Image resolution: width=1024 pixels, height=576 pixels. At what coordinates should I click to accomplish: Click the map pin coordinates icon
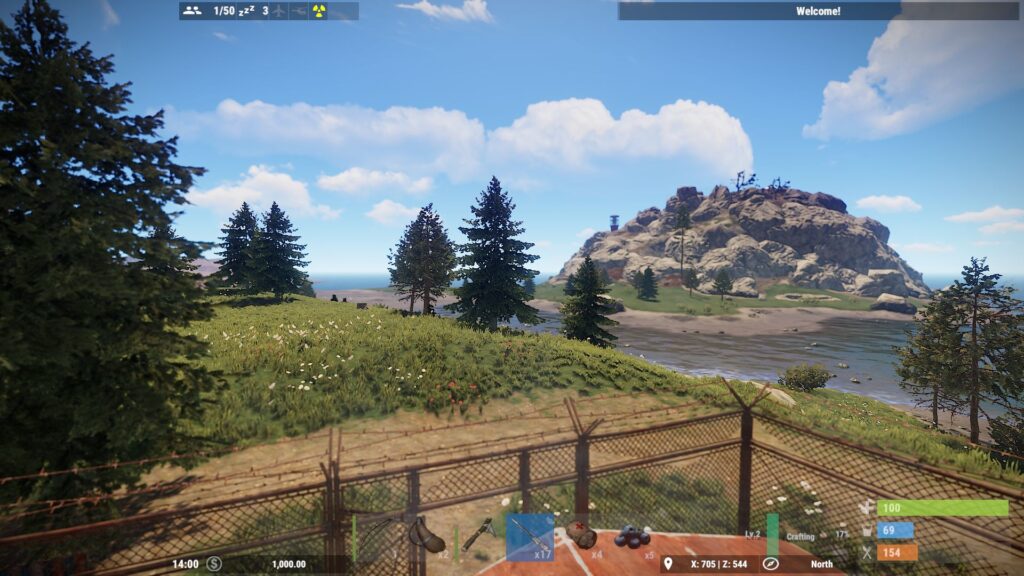pyautogui.click(x=668, y=564)
